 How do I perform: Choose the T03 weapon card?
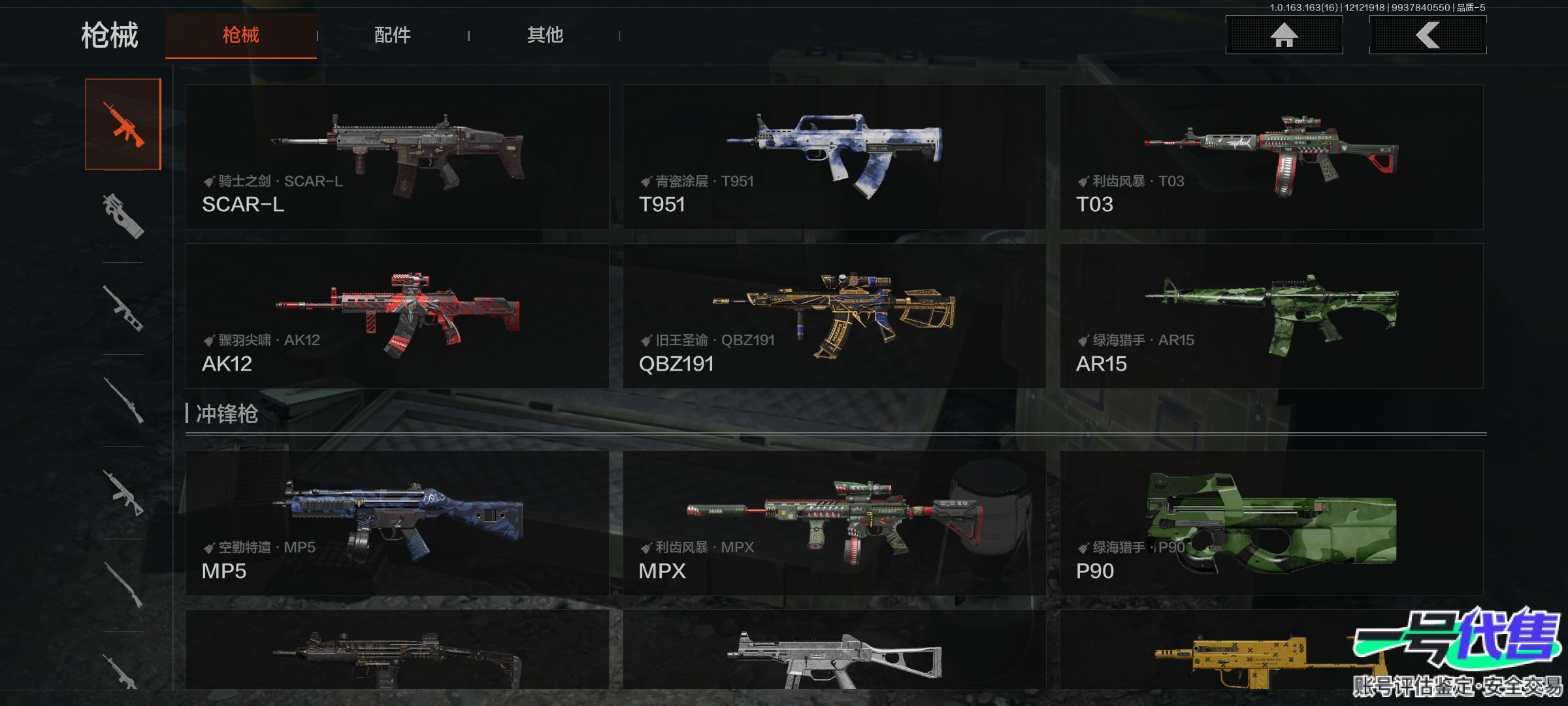[x=1271, y=157]
